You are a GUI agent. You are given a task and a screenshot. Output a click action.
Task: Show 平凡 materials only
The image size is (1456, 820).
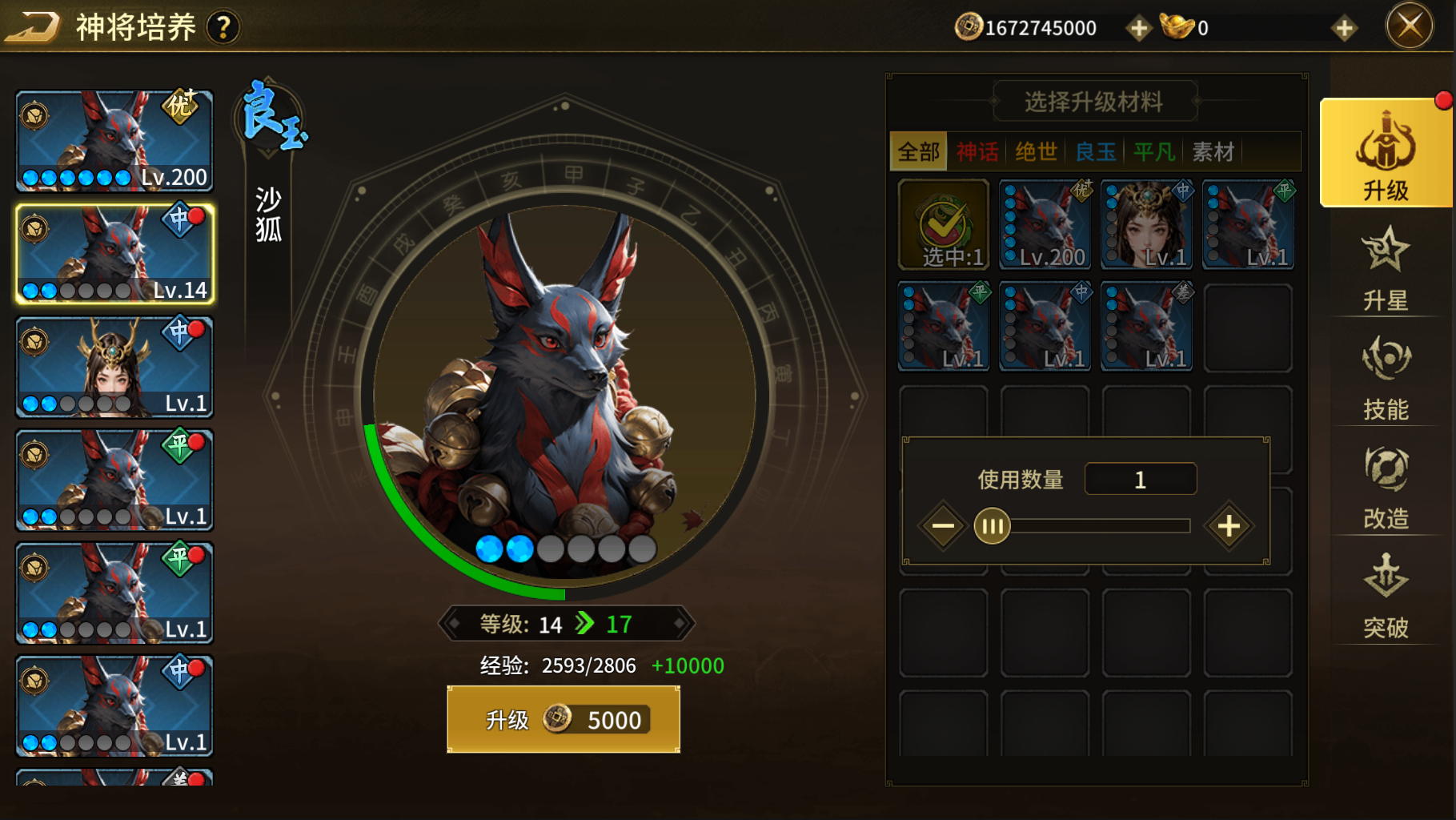click(1154, 151)
